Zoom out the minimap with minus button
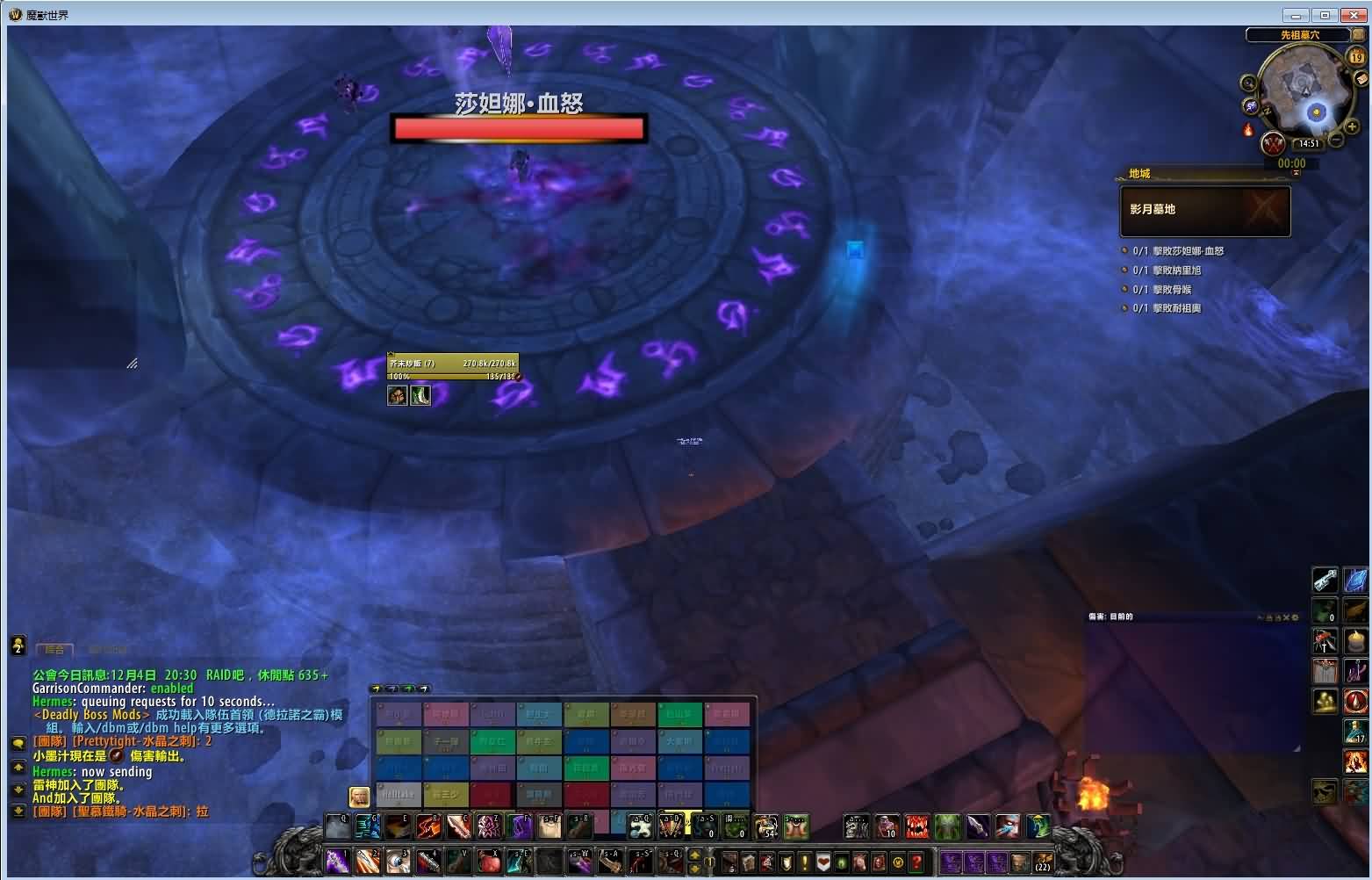This screenshot has width=1372, height=880. click(x=1336, y=141)
